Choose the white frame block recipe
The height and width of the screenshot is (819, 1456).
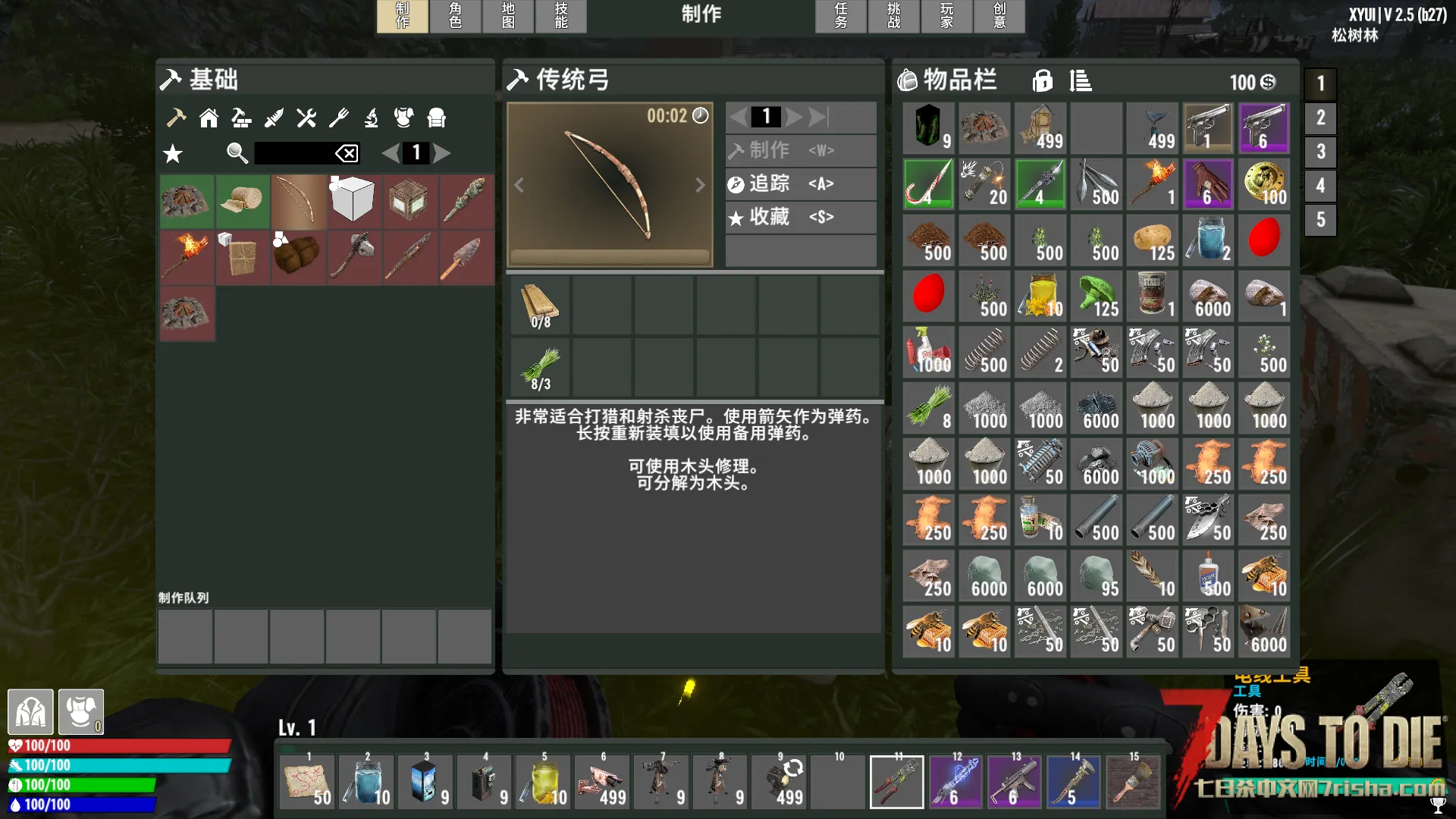click(354, 202)
